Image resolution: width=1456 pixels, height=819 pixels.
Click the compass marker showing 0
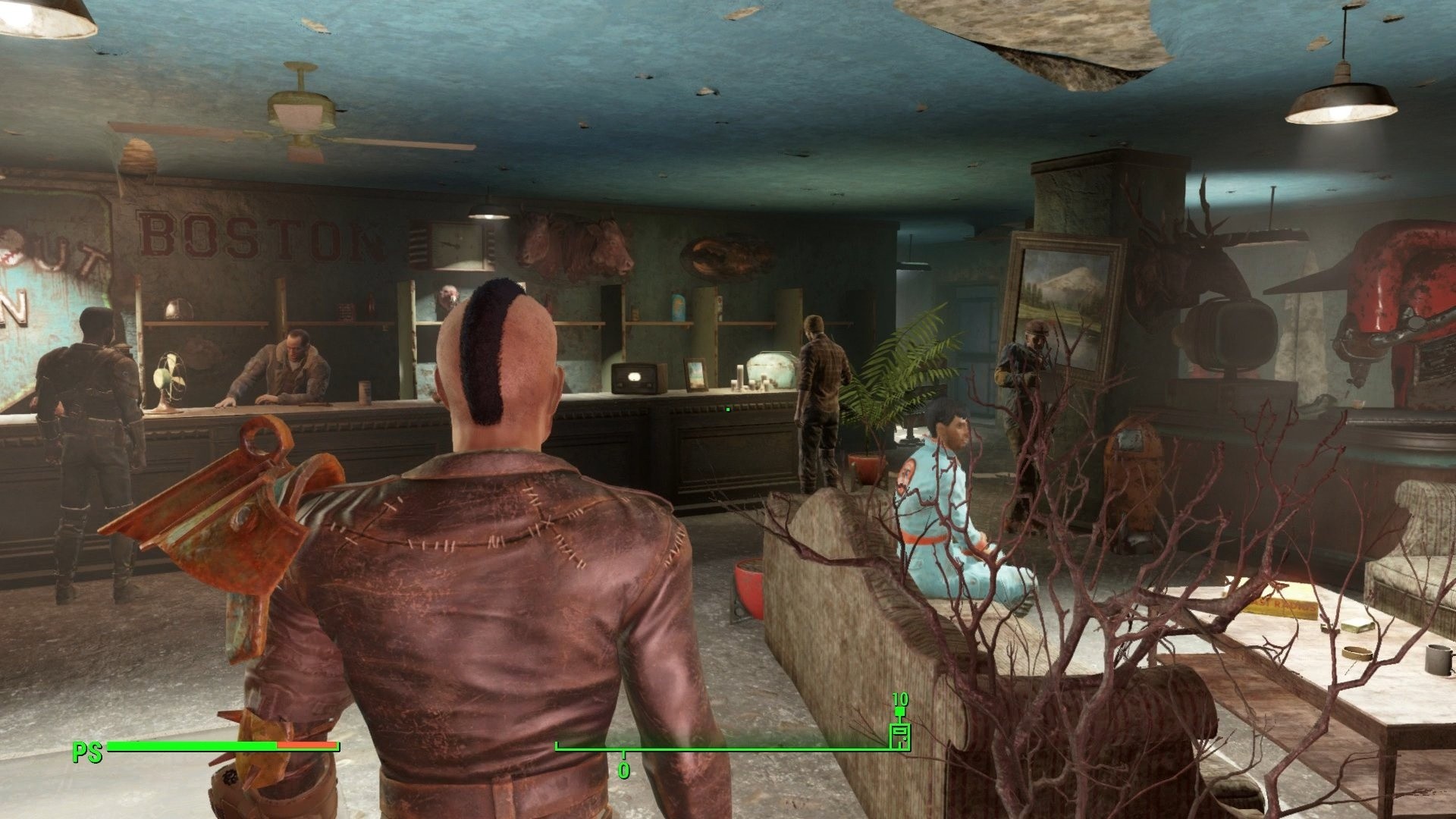click(x=623, y=766)
